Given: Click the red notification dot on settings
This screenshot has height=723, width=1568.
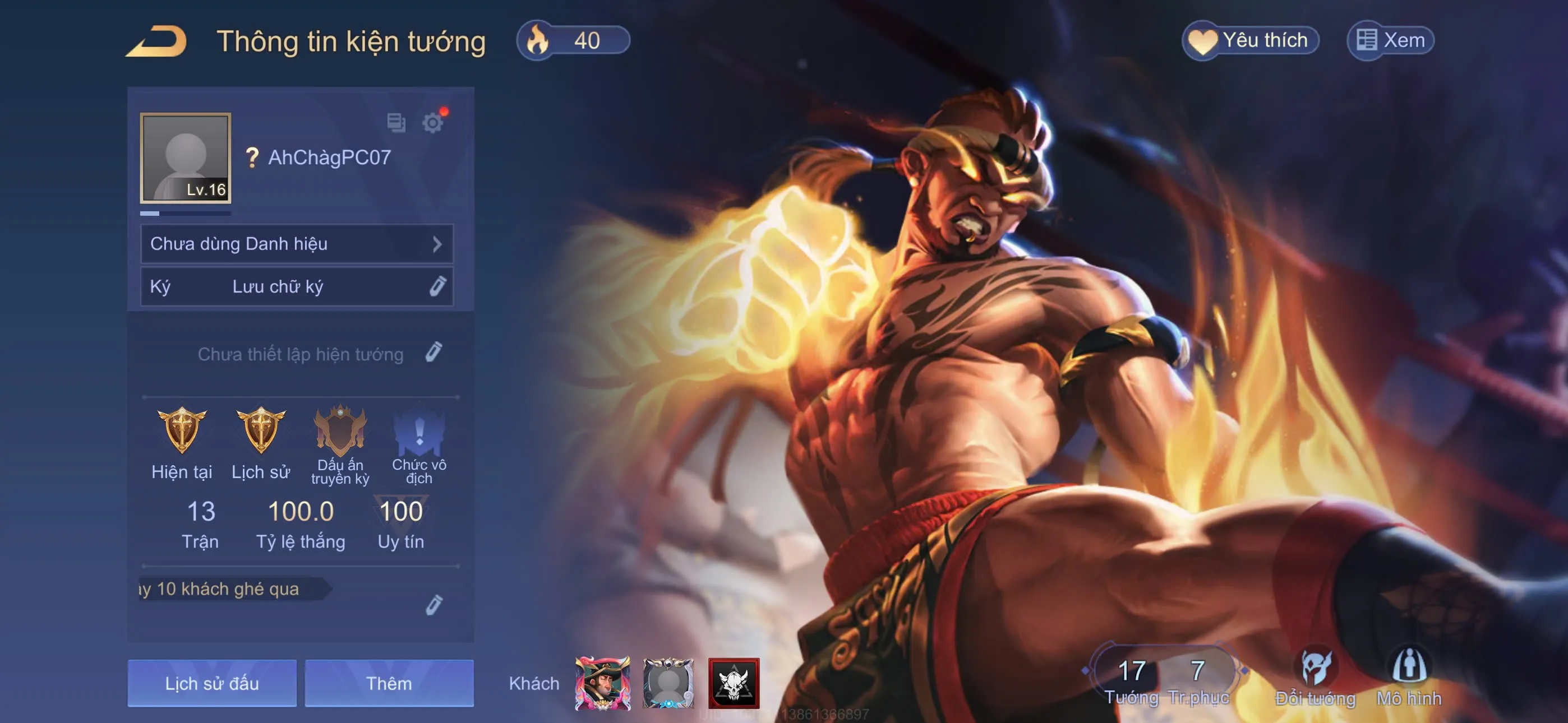Looking at the screenshot, I should 445,112.
